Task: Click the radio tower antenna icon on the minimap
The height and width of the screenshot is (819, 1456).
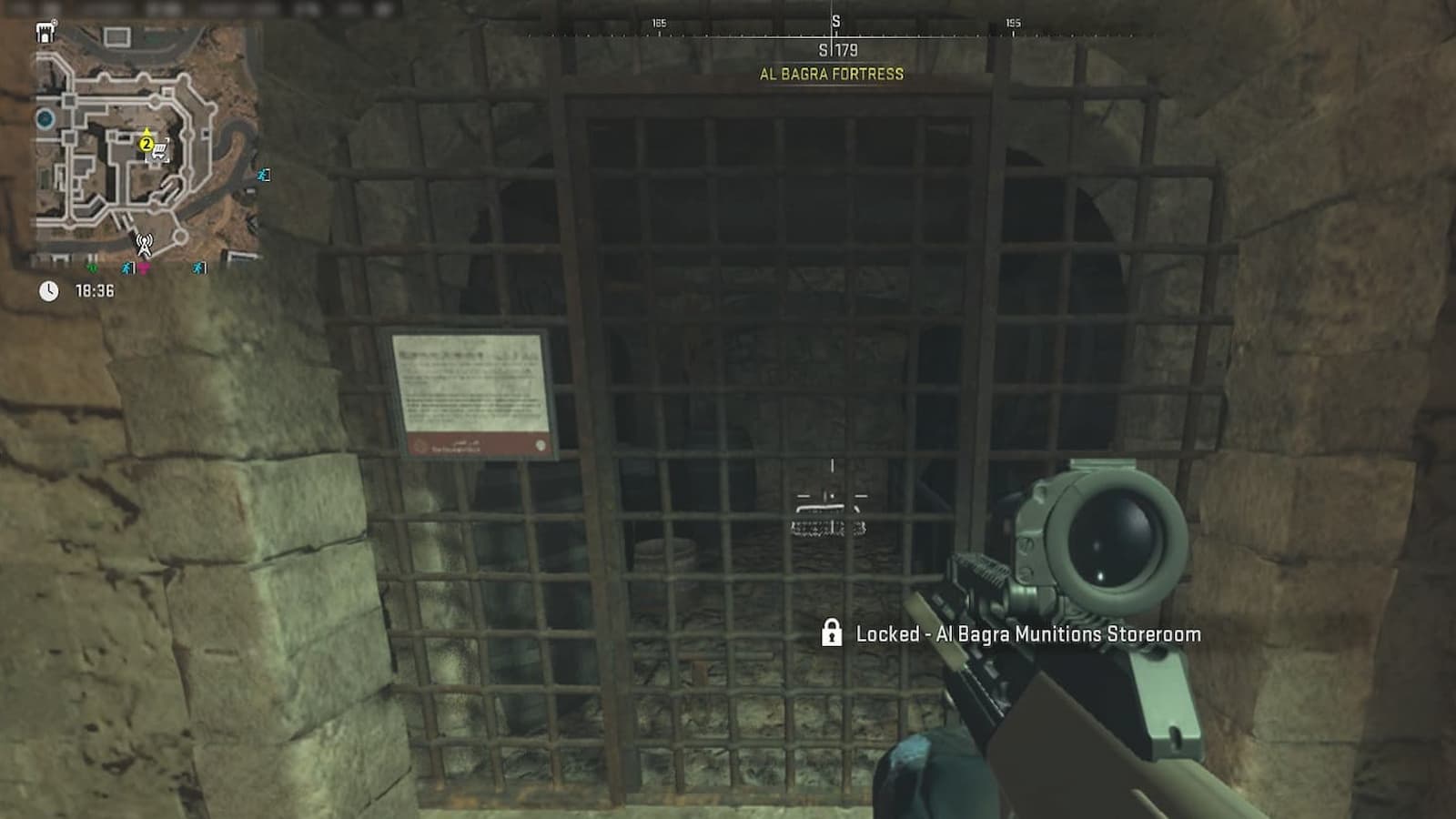Action: [144, 244]
